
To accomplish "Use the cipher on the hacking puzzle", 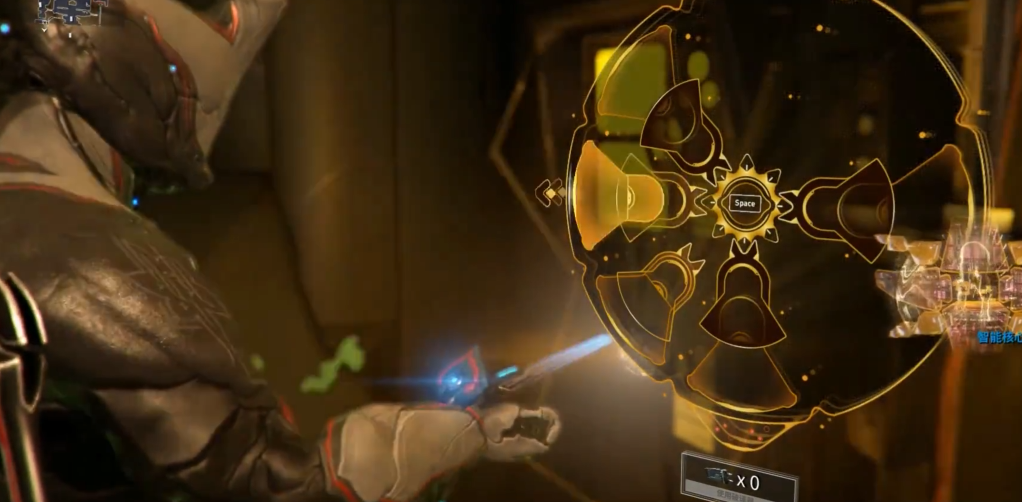I will [x=739, y=483].
